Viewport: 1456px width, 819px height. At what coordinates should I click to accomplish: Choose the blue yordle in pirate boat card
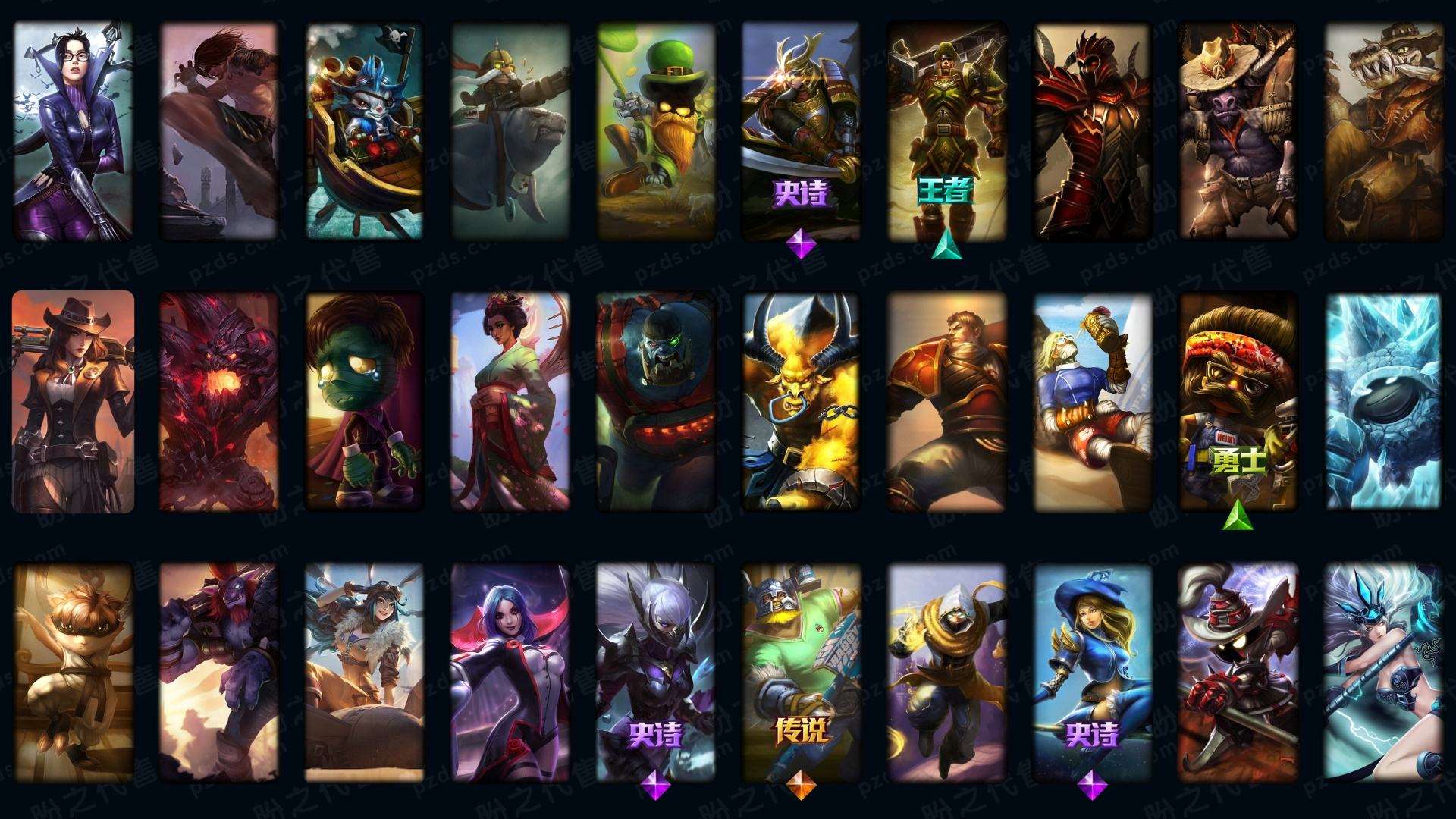click(x=365, y=130)
